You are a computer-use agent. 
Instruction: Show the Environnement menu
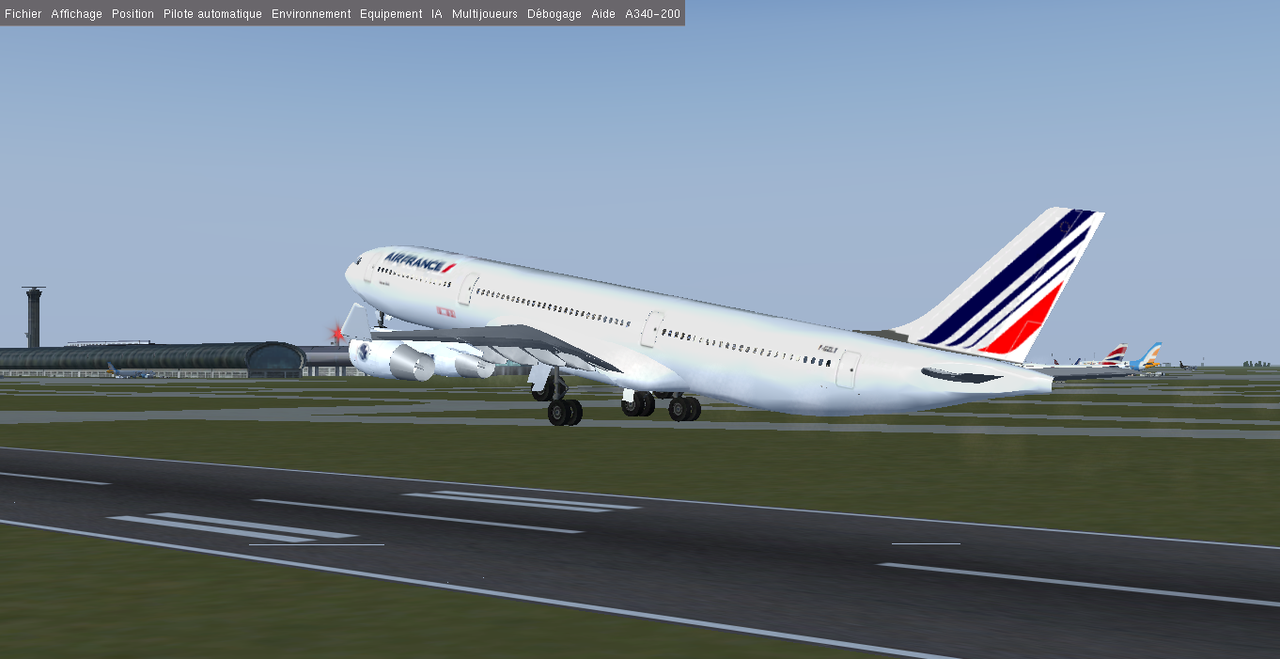tap(311, 14)
